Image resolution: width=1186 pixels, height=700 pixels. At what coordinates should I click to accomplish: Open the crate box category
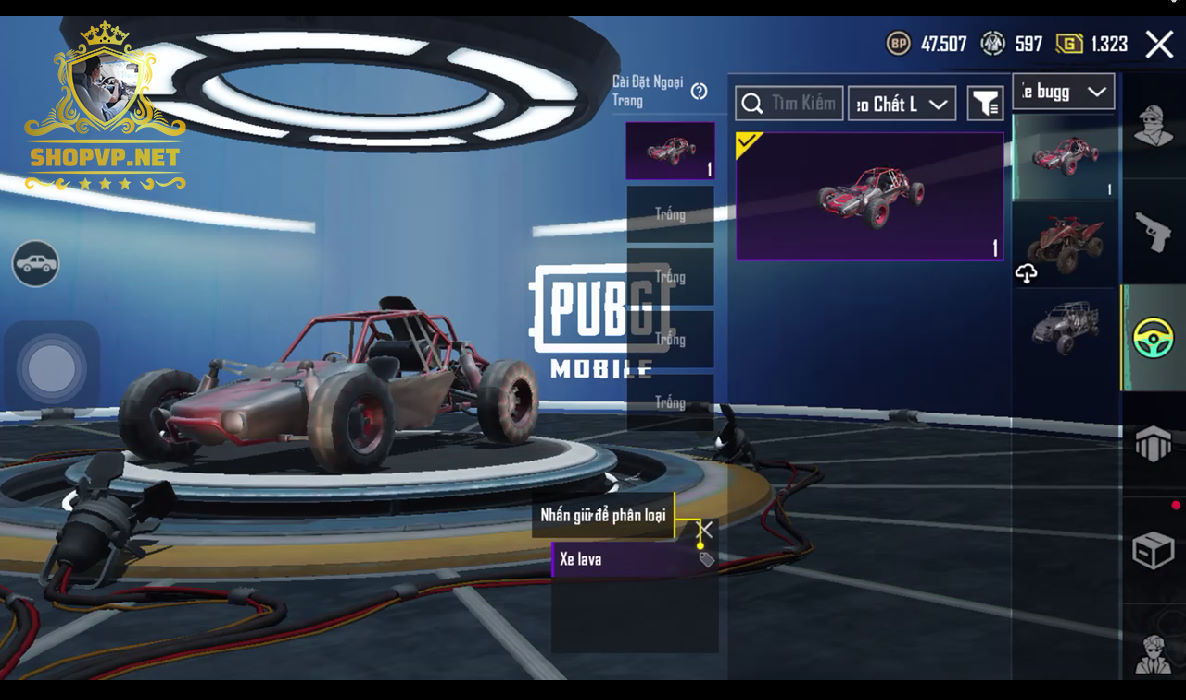pyautogui.click(x=1153, y=549)
